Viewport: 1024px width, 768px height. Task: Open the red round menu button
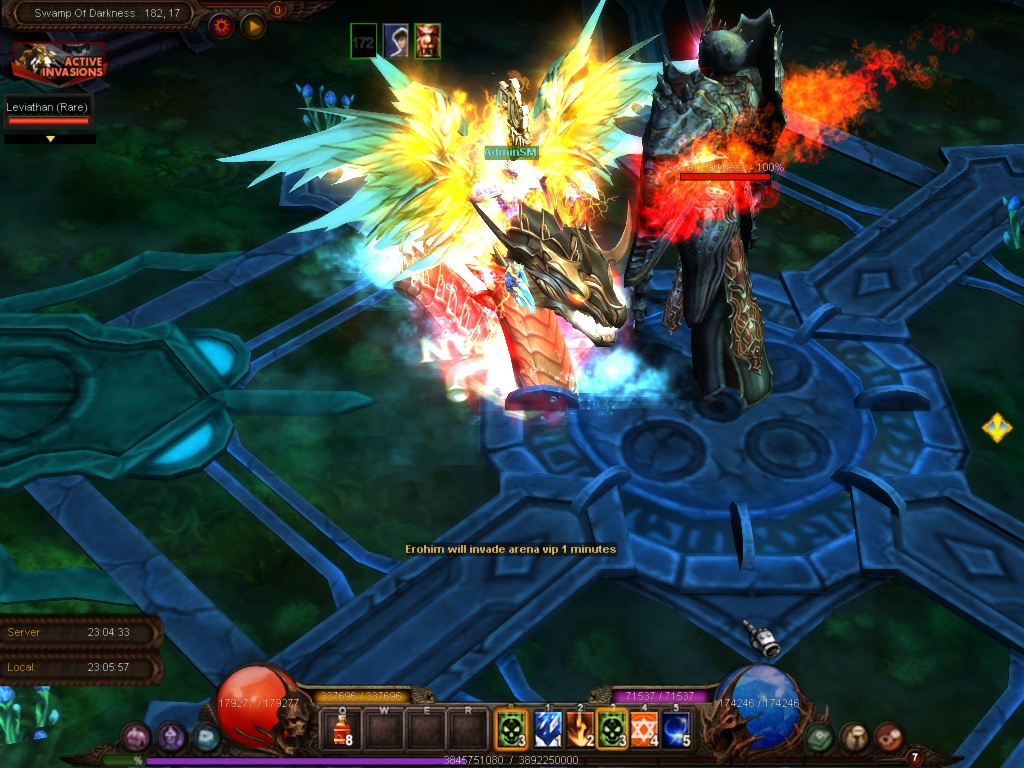click(x=888, y=738)
